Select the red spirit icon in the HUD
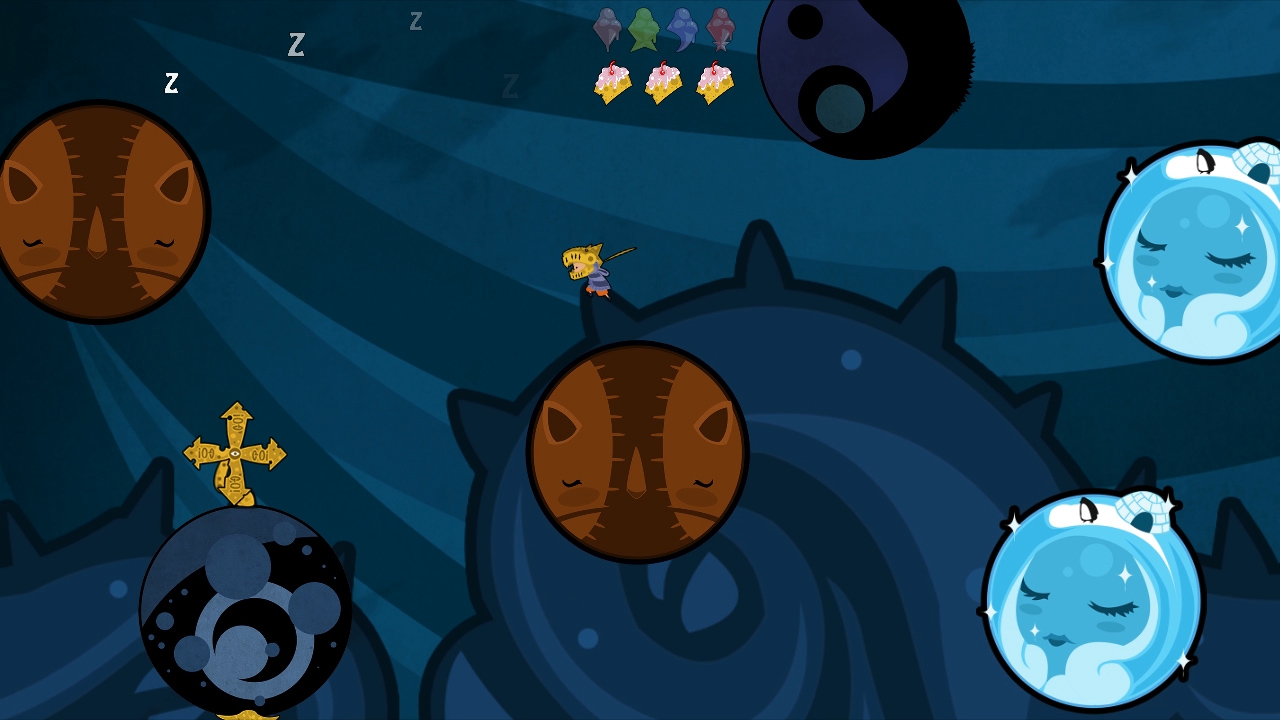 tap(719, 28)
